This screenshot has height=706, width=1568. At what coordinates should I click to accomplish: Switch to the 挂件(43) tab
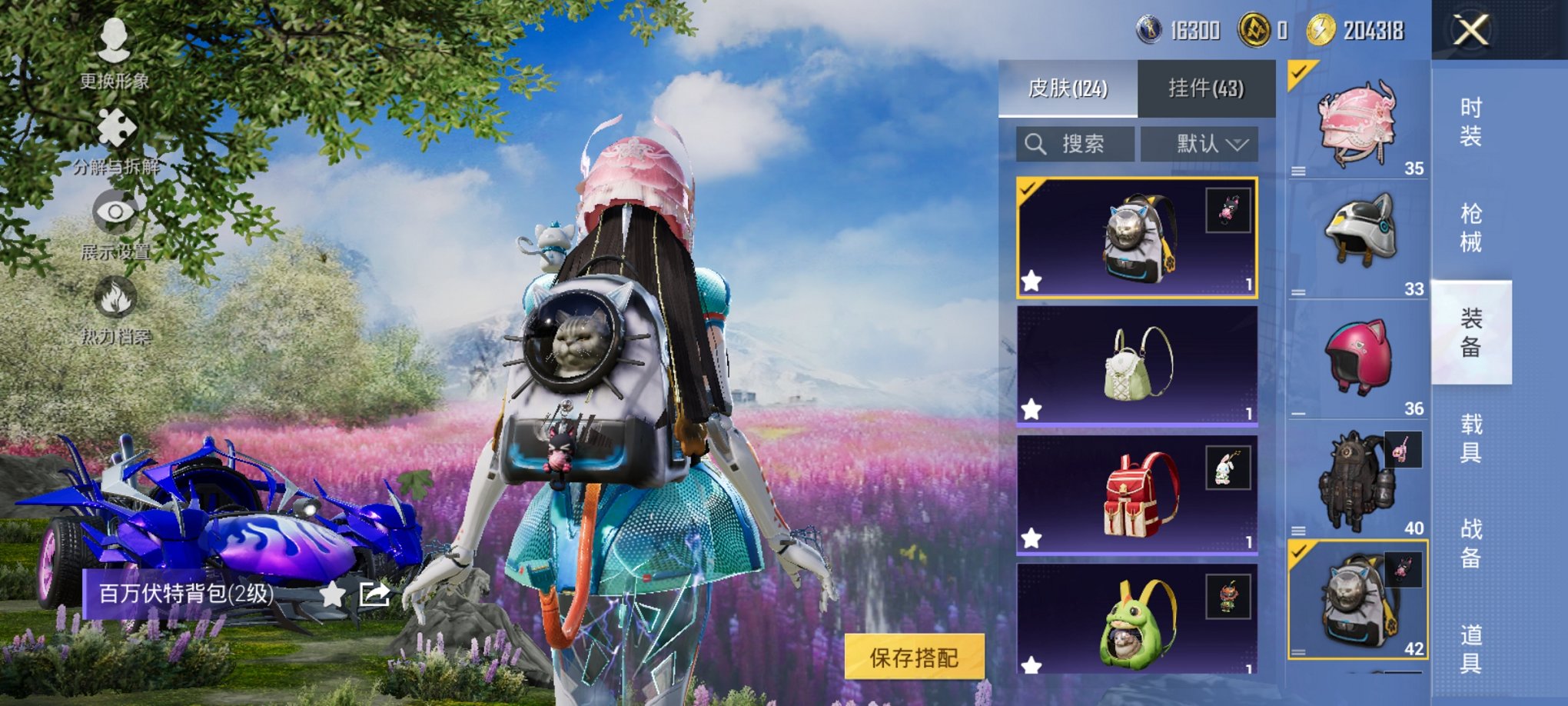[x=1208, y=87]
